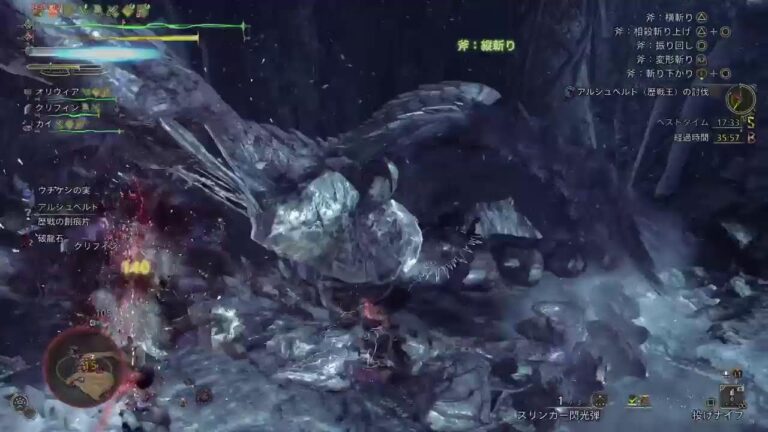The image size is (768, 432).
Task: Select the 投げナイフ item slot
Action: click(x=732, y=395)
